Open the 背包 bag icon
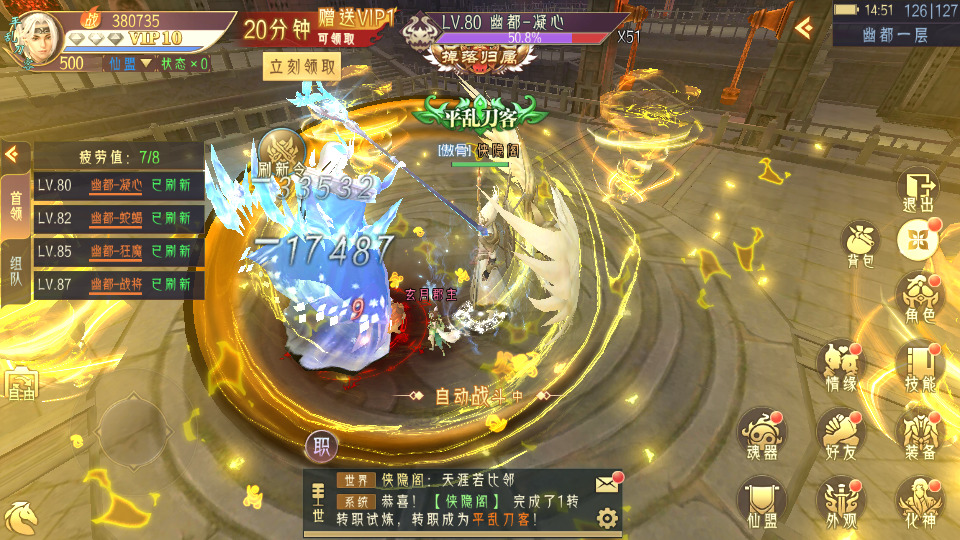Screen dimensions: 960x540 (x=860, y=245)
